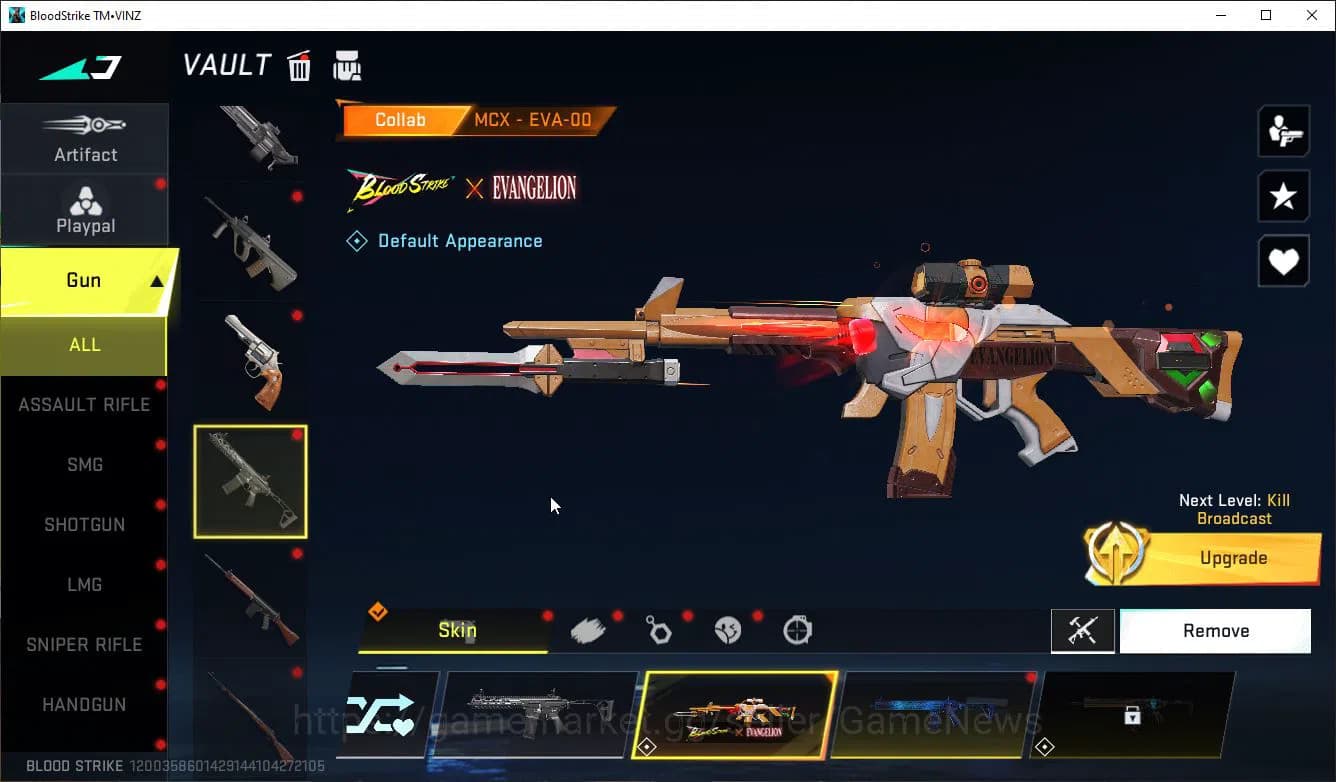The image size is (1336, 782).
Task: Click the heart favorite icon
Action: click(1283, 262)
